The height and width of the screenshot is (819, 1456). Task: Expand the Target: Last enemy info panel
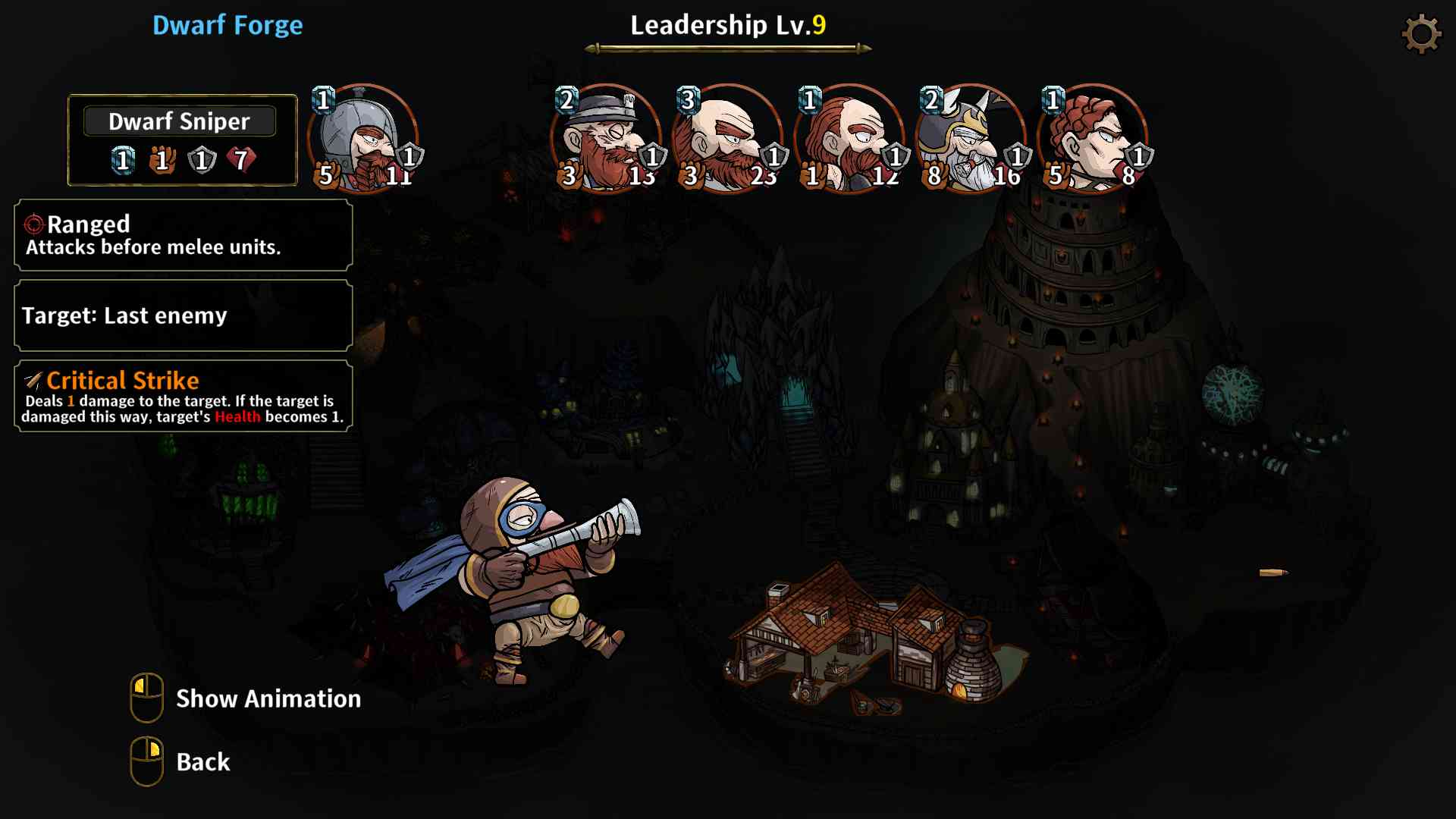click(182, 315)
